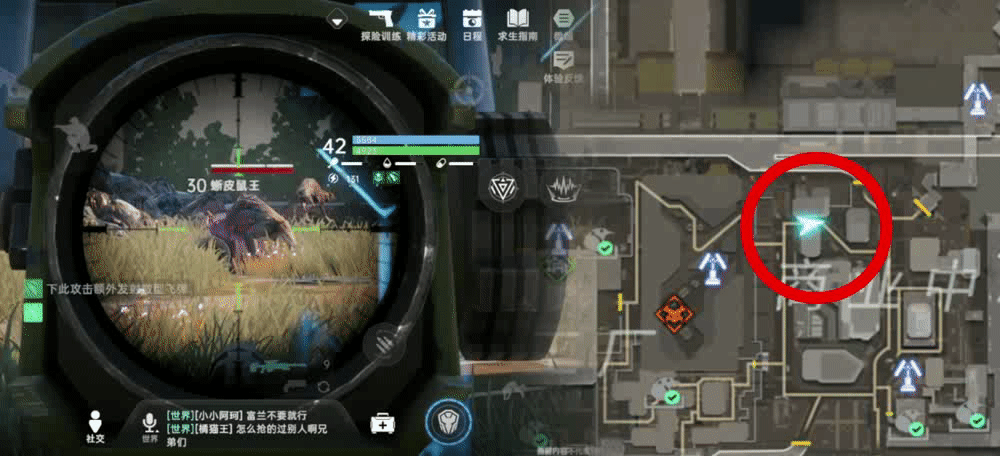Image resolution: width=1000 pixels, height=456 pixels.
Task: Open the 体验反馈 feedback form
Action: [563, 60]
